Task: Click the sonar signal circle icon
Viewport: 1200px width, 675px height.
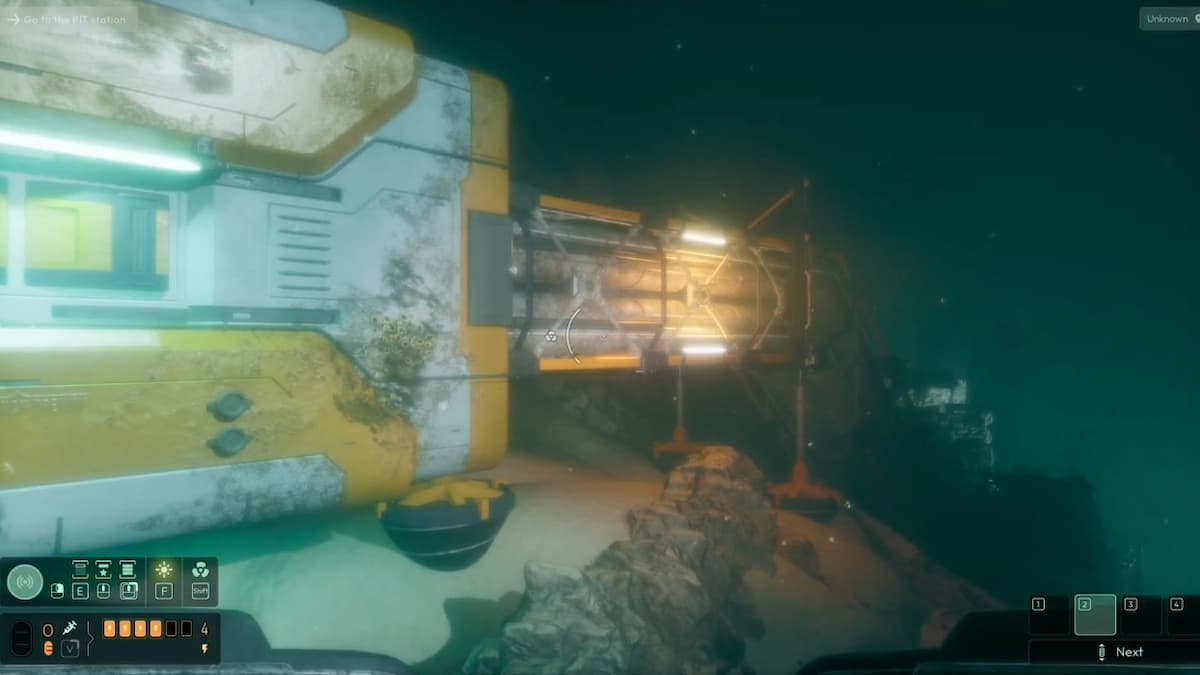Action: click(25, 581)
